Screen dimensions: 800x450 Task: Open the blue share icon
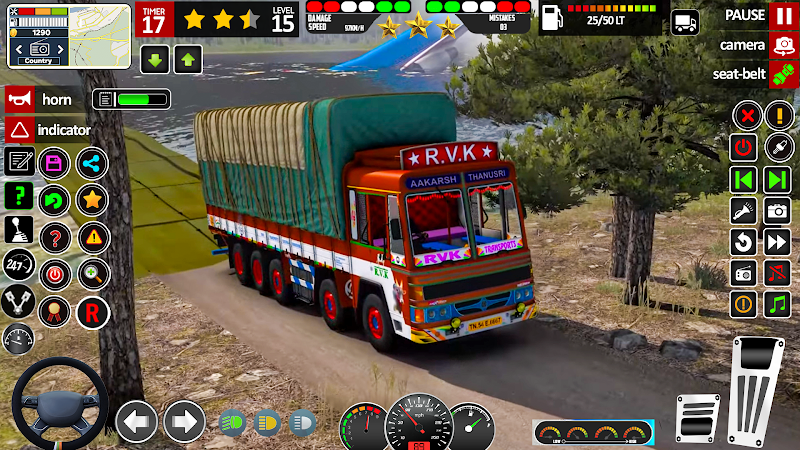(92, 162)
